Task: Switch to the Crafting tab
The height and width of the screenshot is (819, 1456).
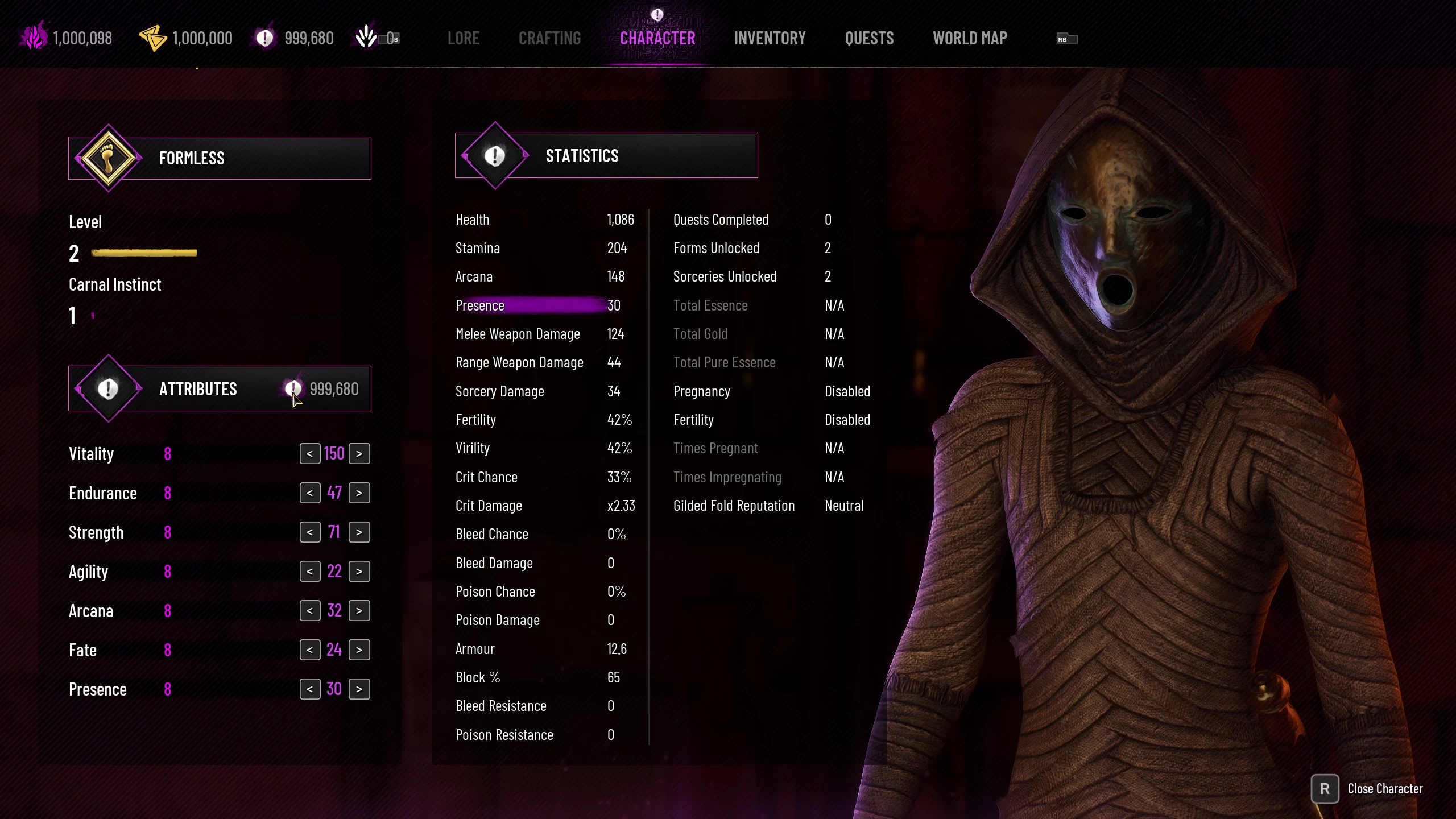Action: coord(549,38)
